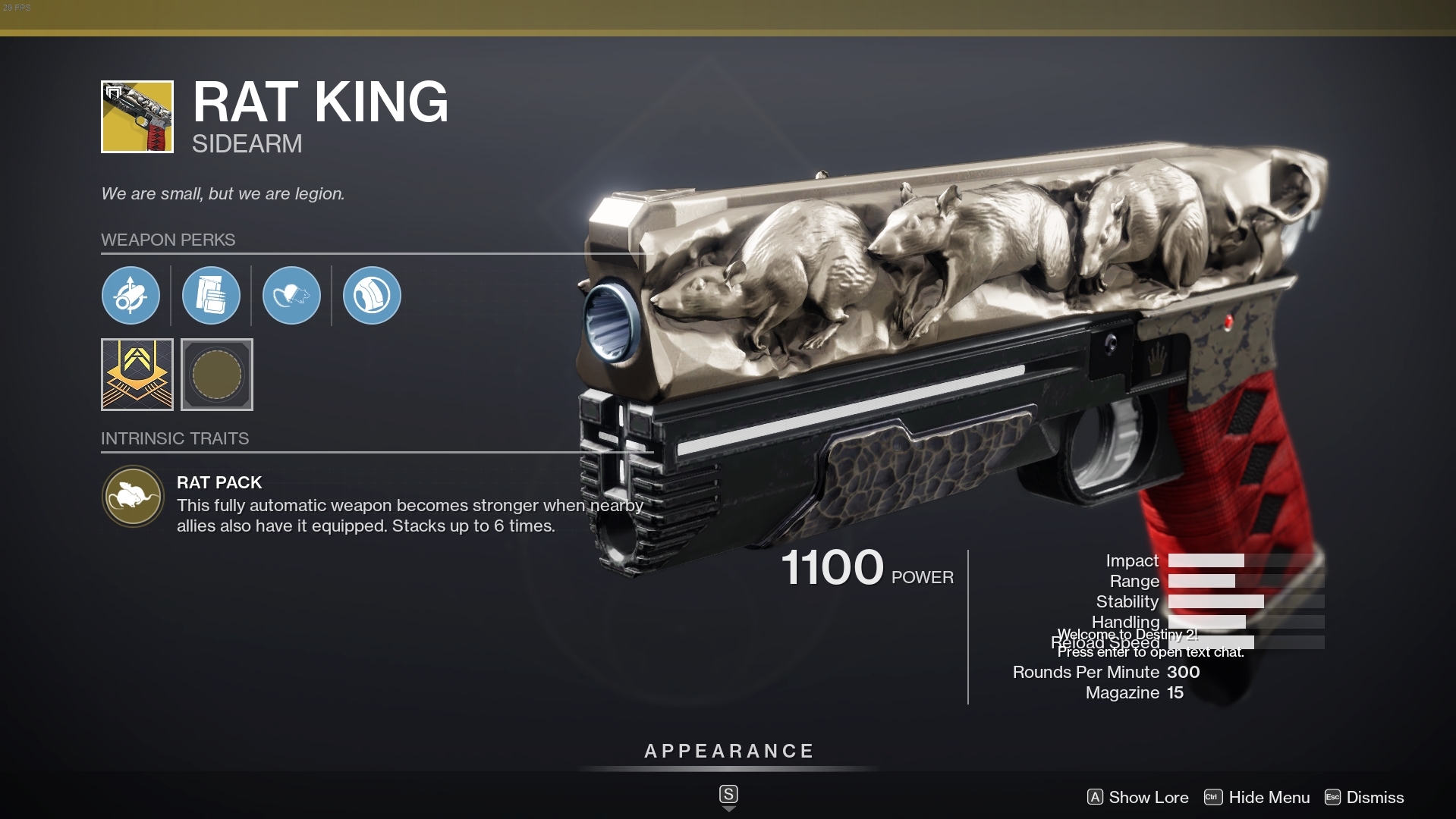Click the A button prompt beside Show Lore

pos(1095,797)
